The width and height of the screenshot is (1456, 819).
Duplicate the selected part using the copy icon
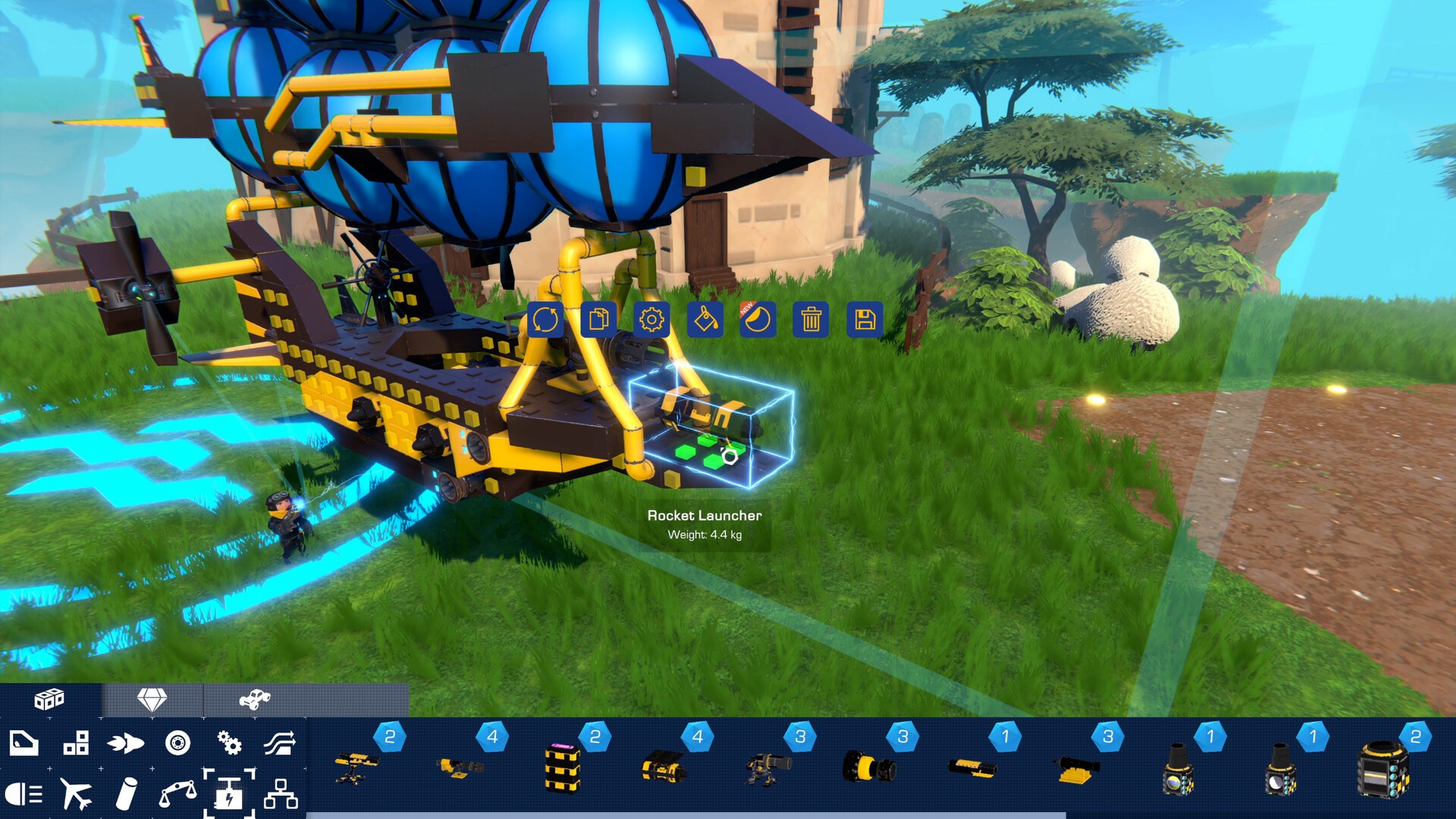pos(598,321)
